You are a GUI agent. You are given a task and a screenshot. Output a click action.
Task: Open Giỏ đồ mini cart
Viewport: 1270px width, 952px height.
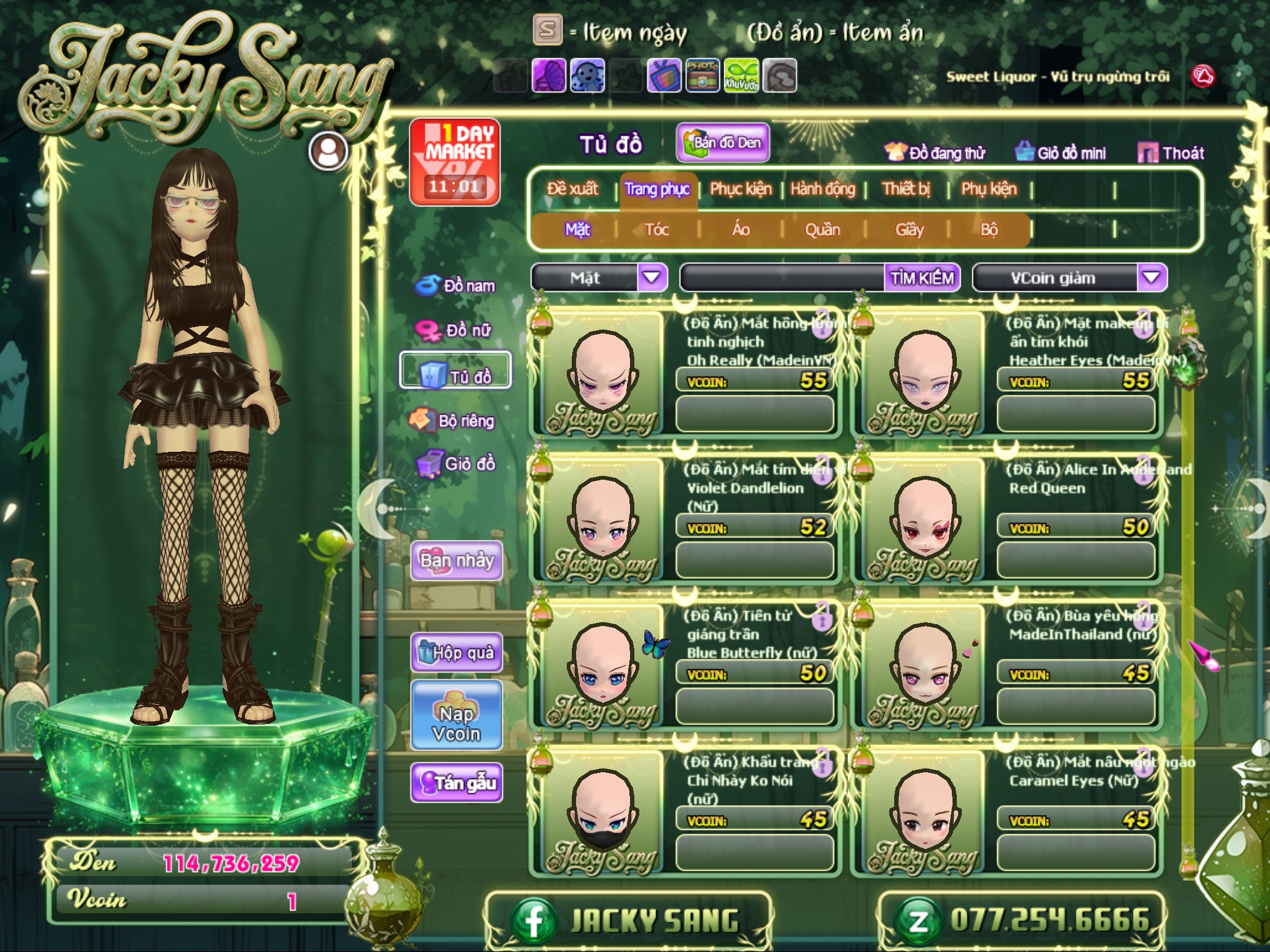(x=1060, y=152)
